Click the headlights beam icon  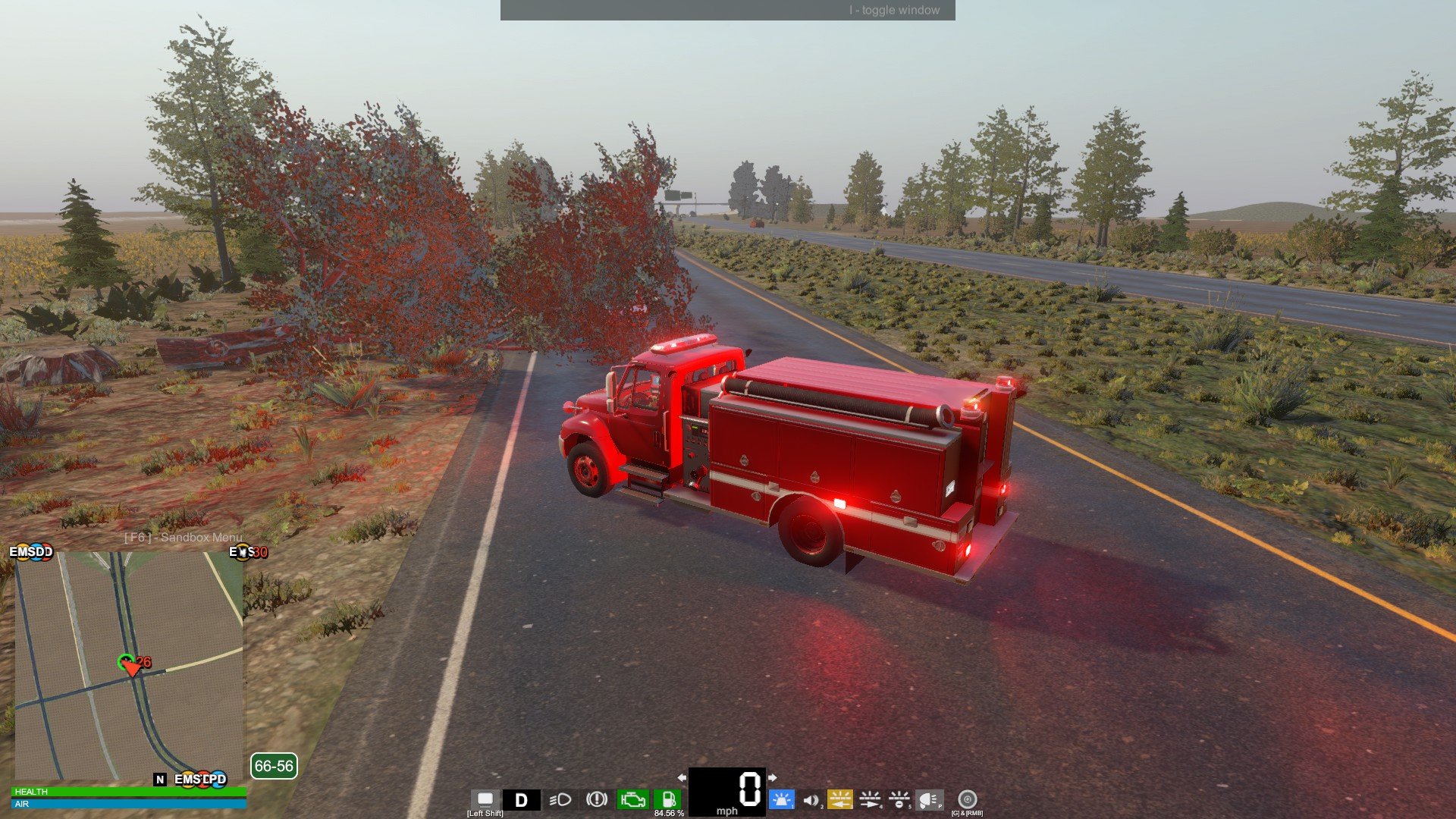560,800
